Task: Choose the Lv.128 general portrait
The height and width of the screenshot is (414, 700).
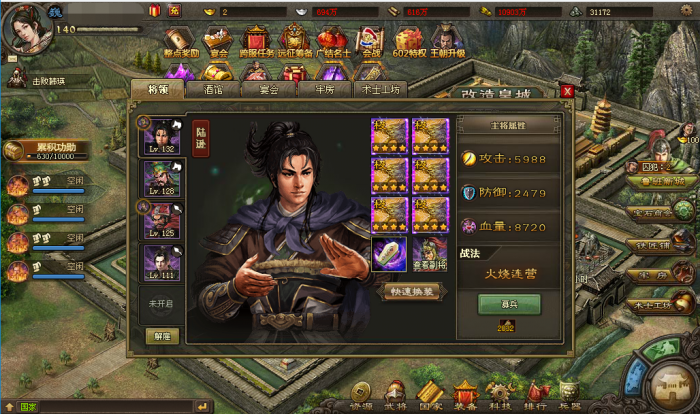Action: pyautogui.click(x=161, y=177)
